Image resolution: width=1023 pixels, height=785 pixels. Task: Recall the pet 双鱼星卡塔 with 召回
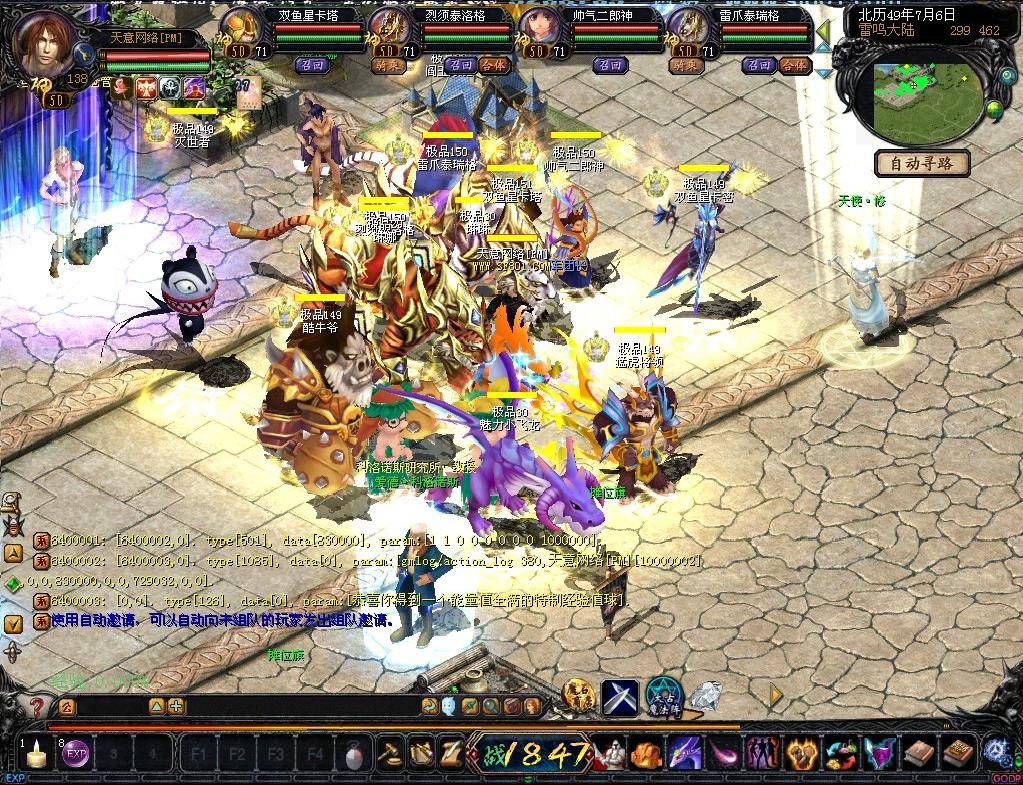[308, 65]
